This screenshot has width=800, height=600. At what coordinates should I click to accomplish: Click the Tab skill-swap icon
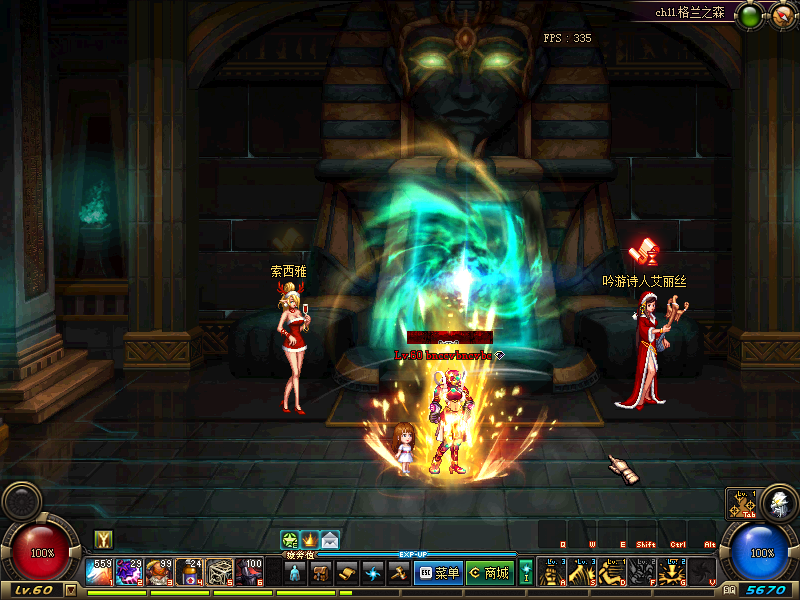tap(741, 504)
